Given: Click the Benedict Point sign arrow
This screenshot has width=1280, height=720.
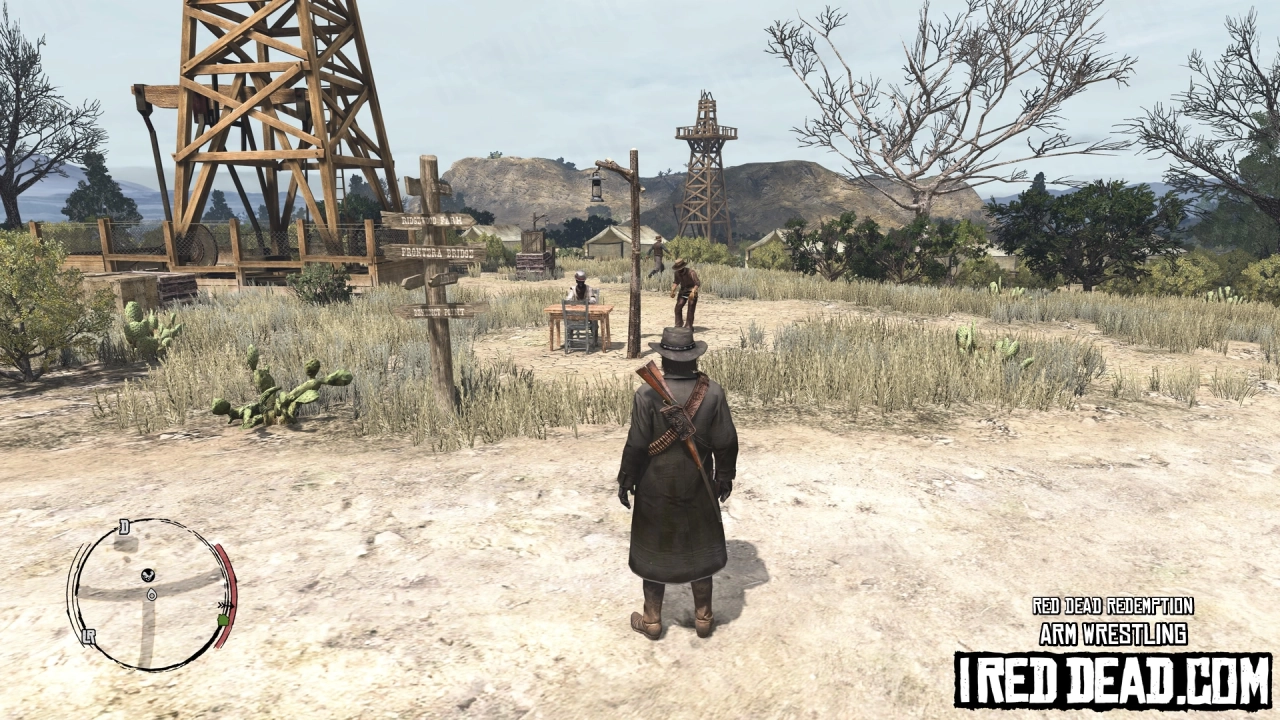Looking at the screenshot, I should (440, 311).
